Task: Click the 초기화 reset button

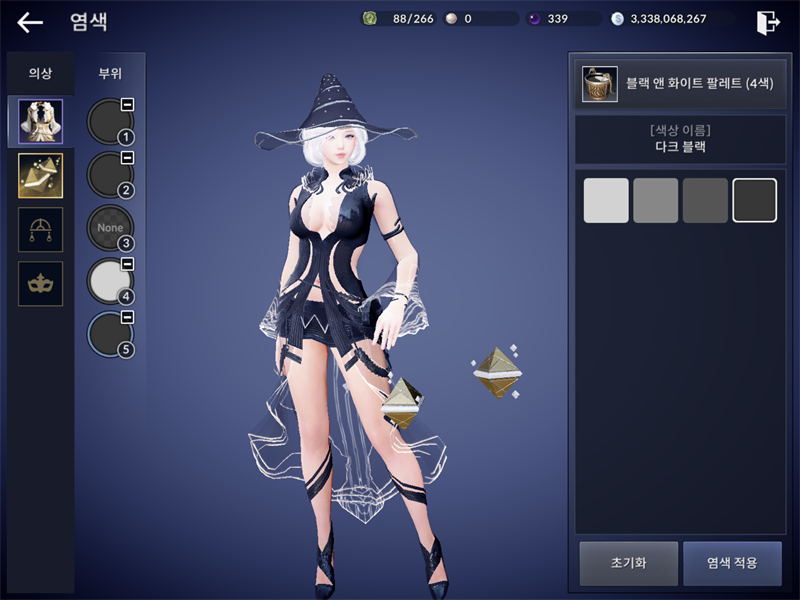Action: click(x=629, y=563)
